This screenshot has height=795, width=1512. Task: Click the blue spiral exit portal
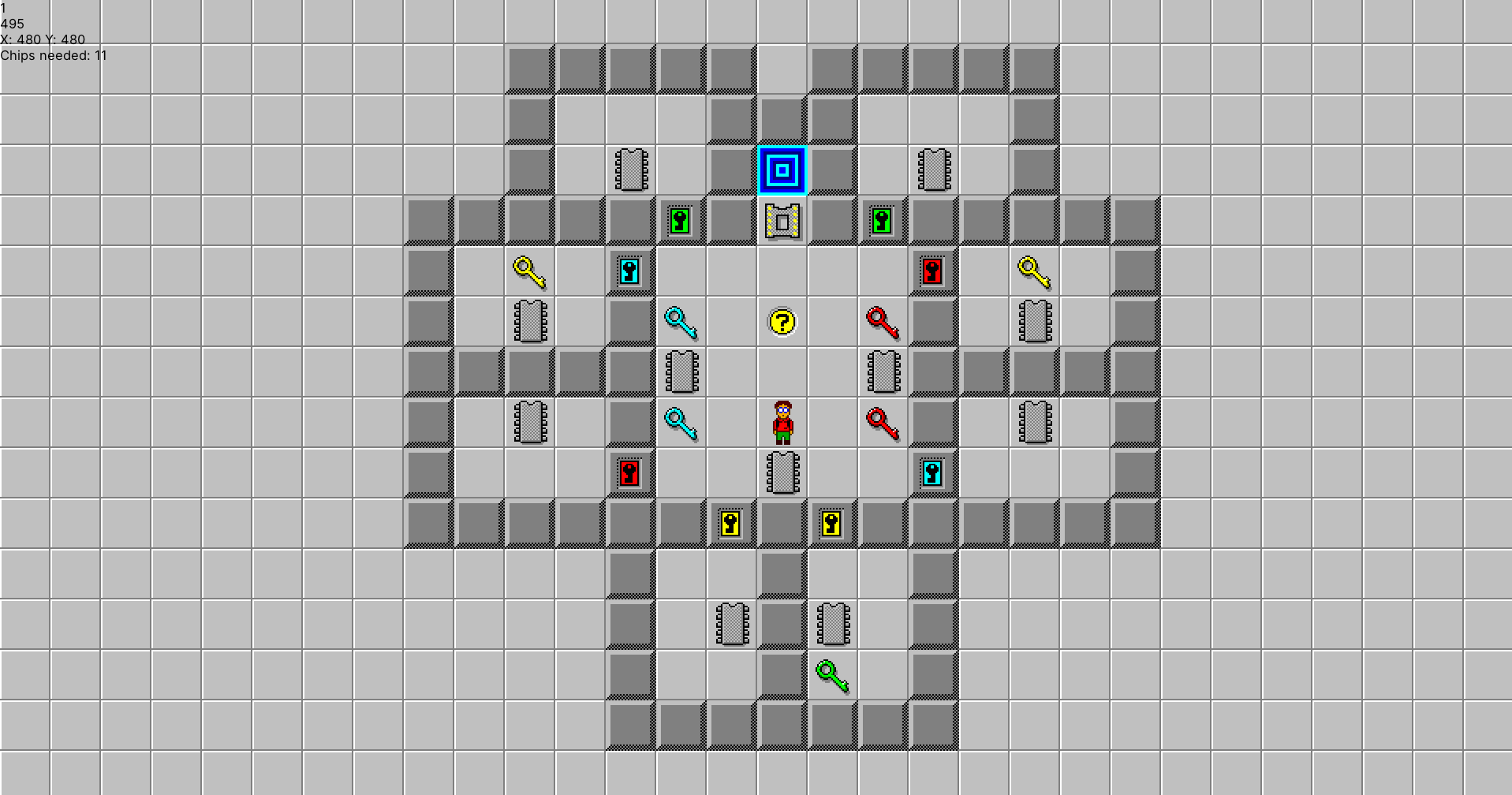point(782,170)
